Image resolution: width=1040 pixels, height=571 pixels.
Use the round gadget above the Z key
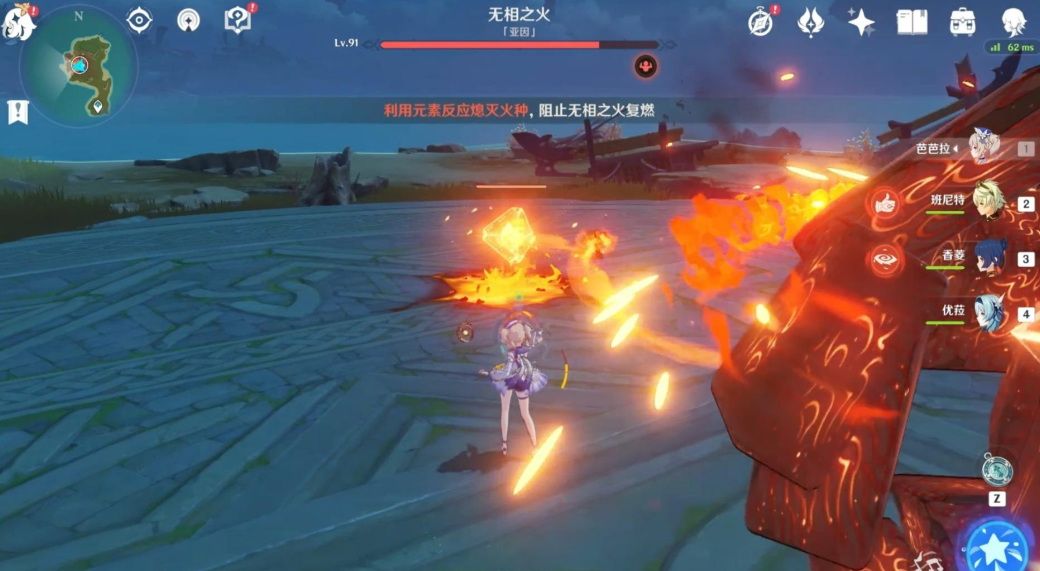point(996,468)
